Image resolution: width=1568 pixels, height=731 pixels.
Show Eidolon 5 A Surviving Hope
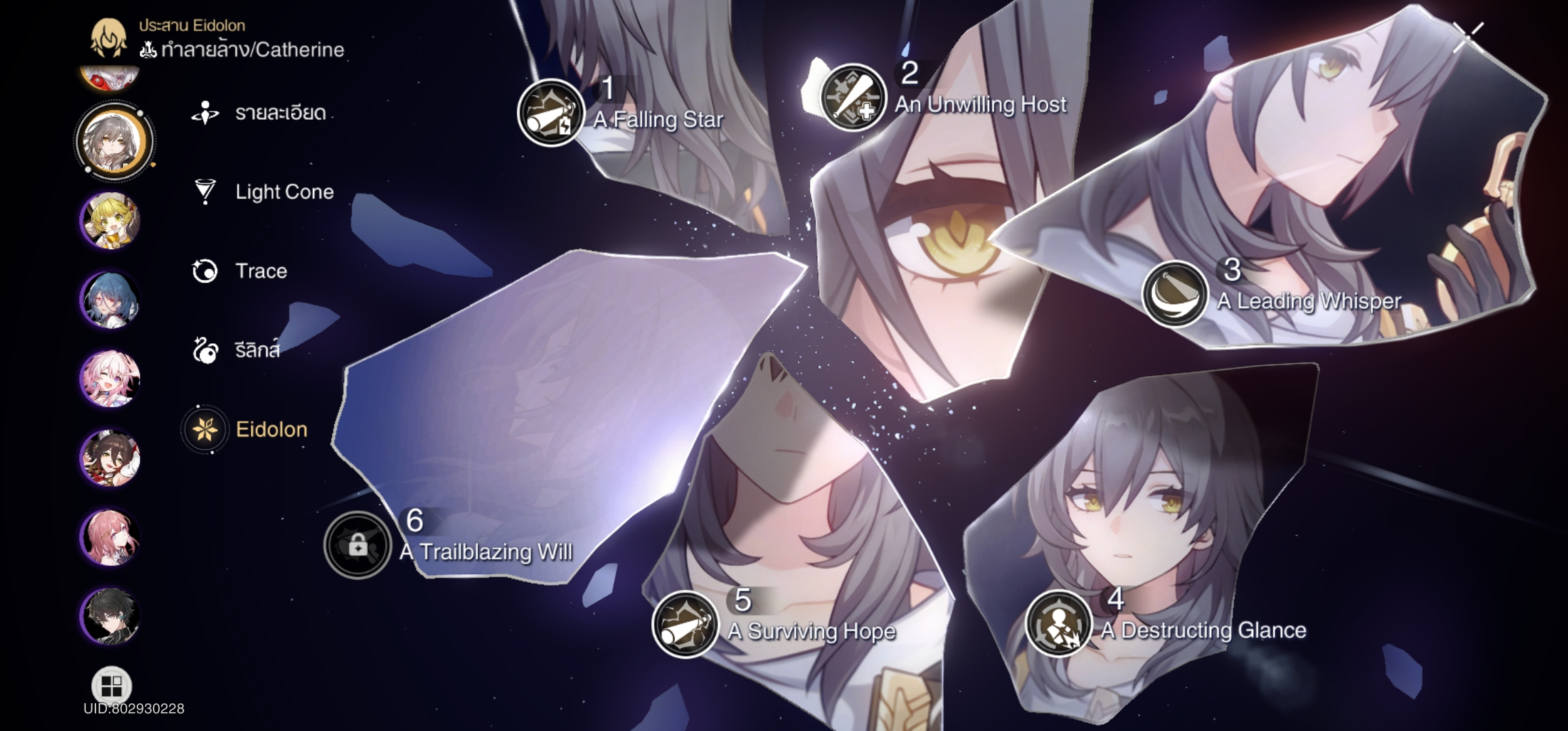684,624
